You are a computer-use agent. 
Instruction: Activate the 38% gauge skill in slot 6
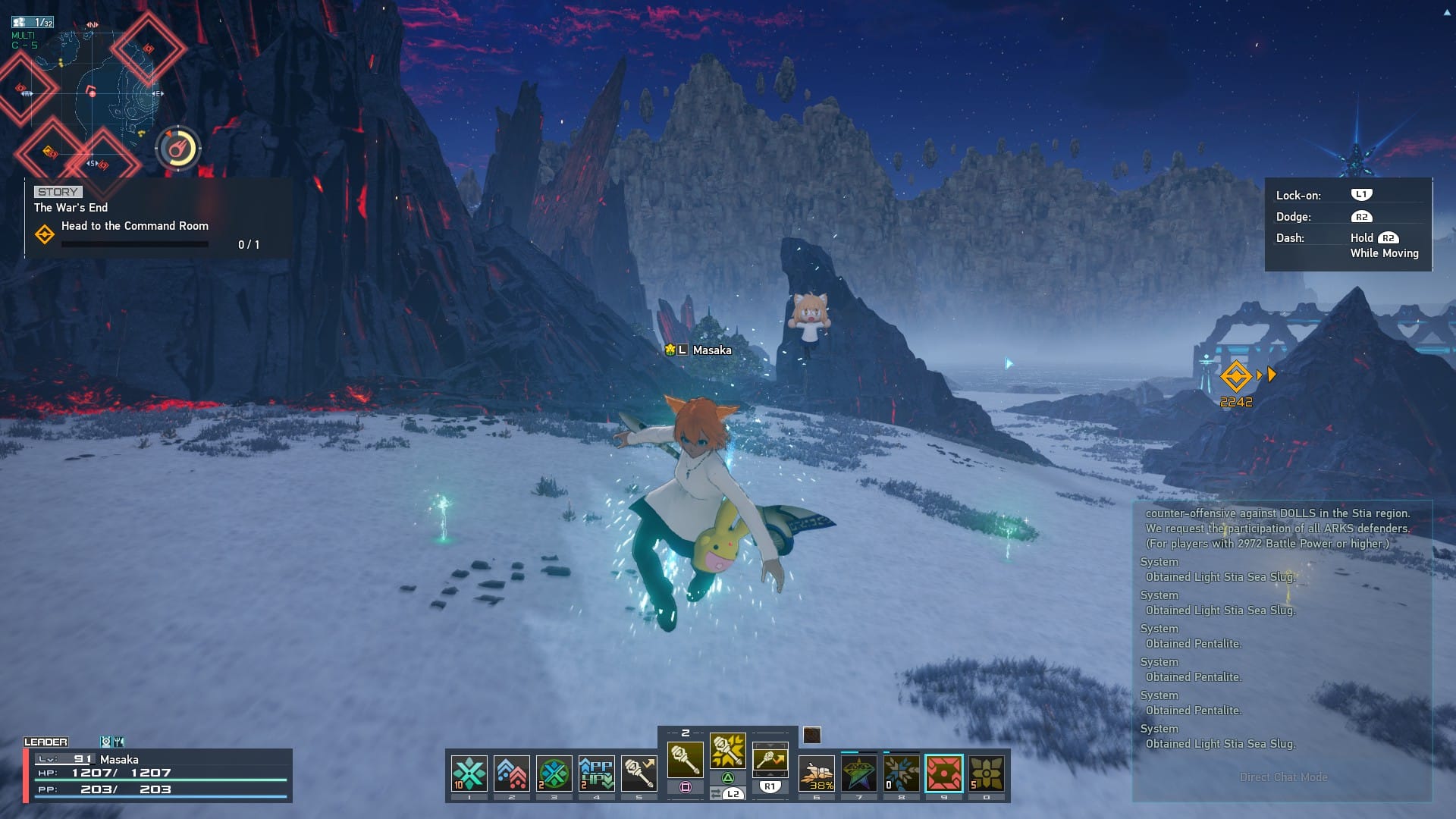(817, 773)
